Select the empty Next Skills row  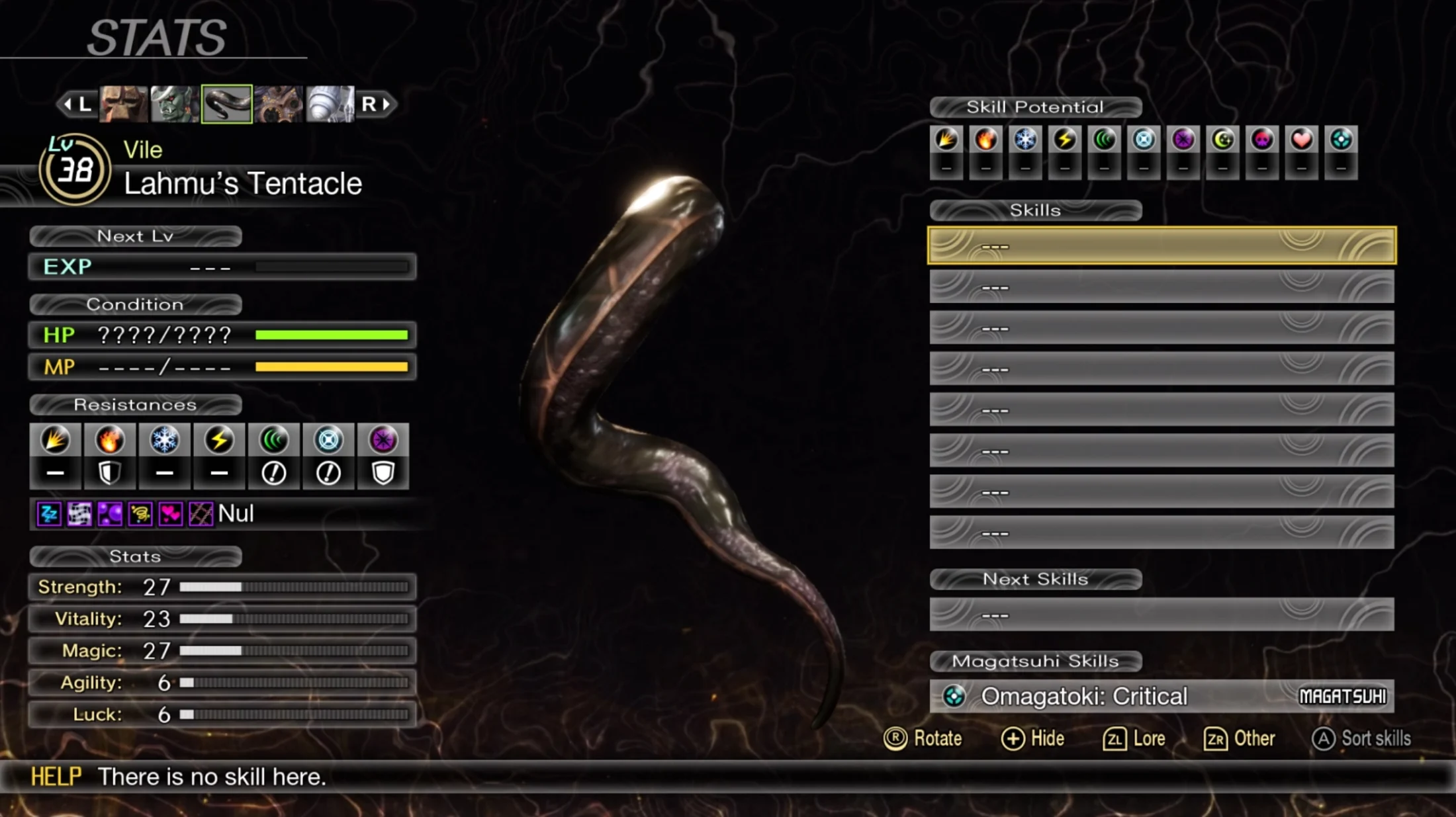tap(1161, 615)
